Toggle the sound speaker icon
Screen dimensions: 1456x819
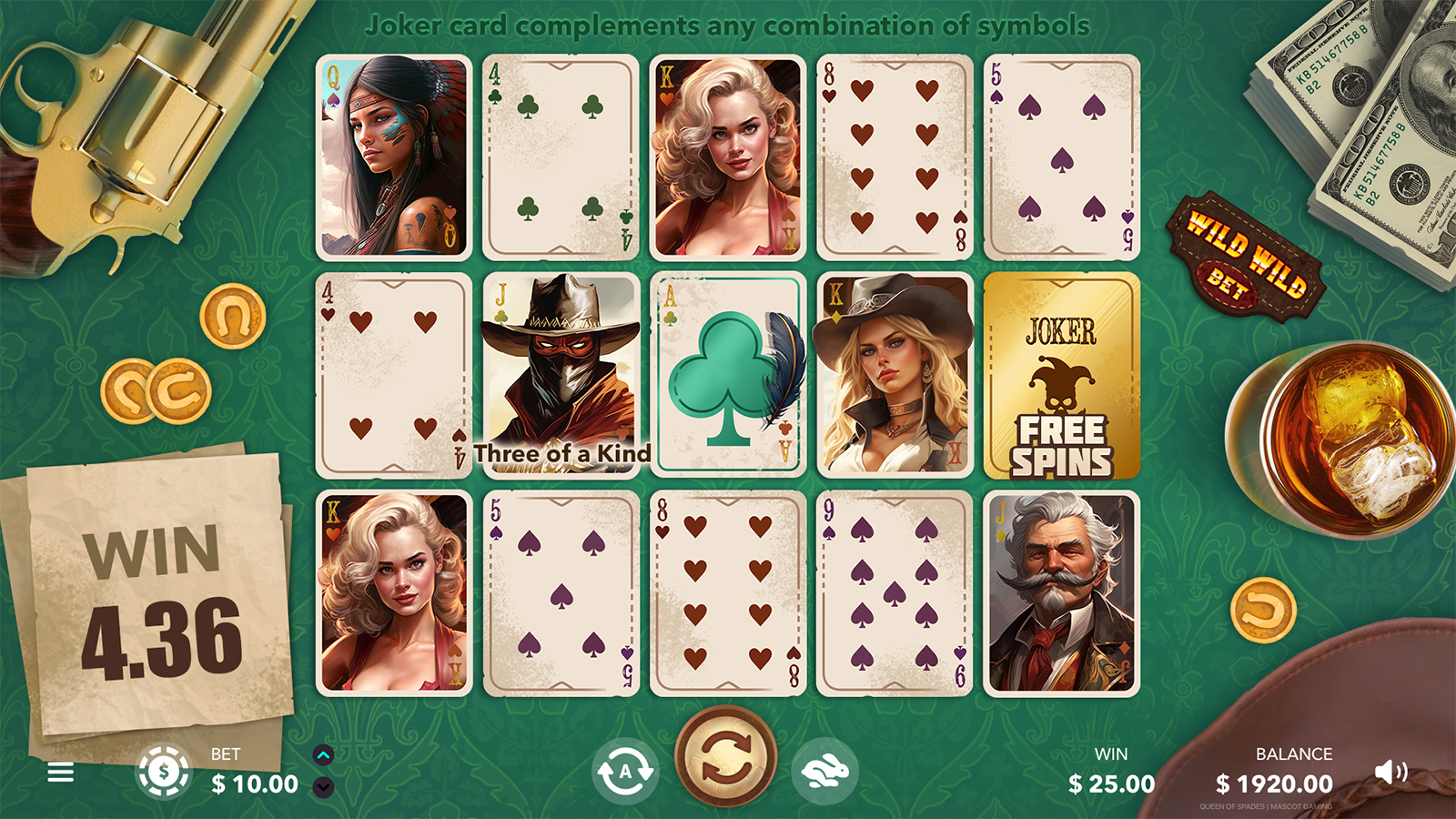(x=1390, y=773)
